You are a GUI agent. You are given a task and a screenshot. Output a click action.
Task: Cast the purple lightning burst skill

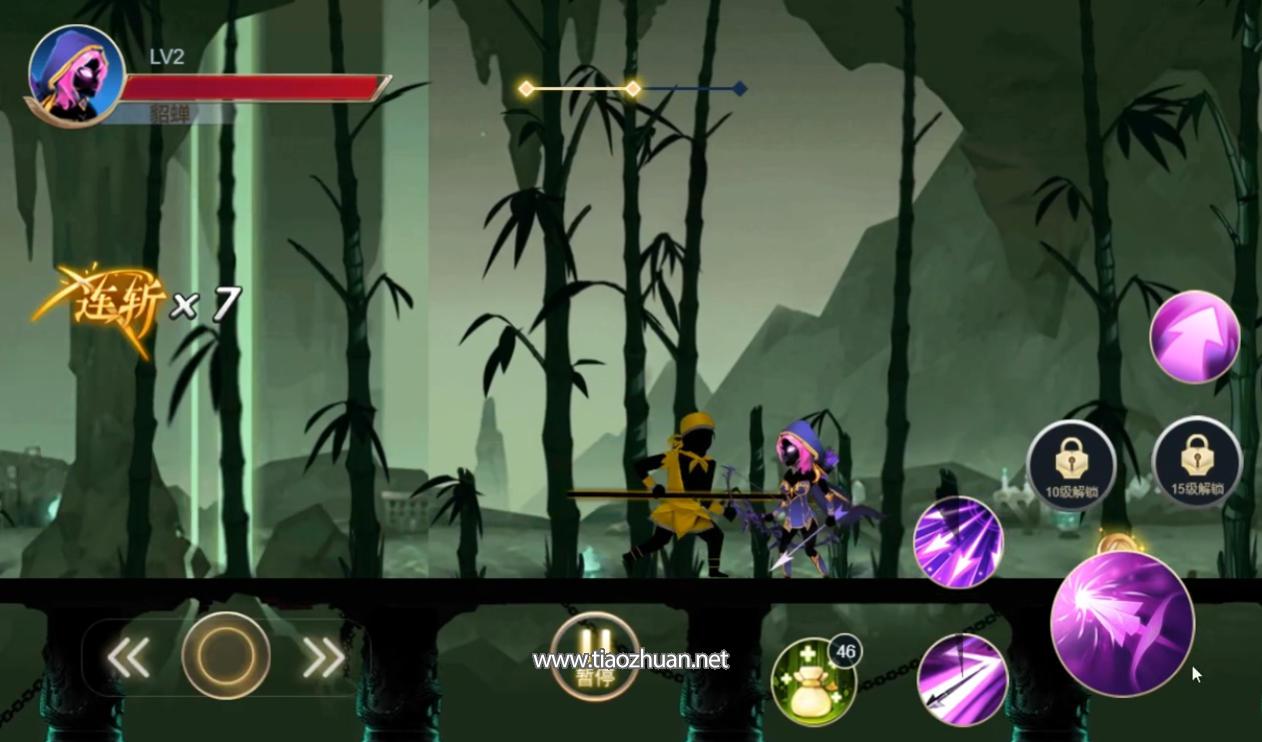958,542
